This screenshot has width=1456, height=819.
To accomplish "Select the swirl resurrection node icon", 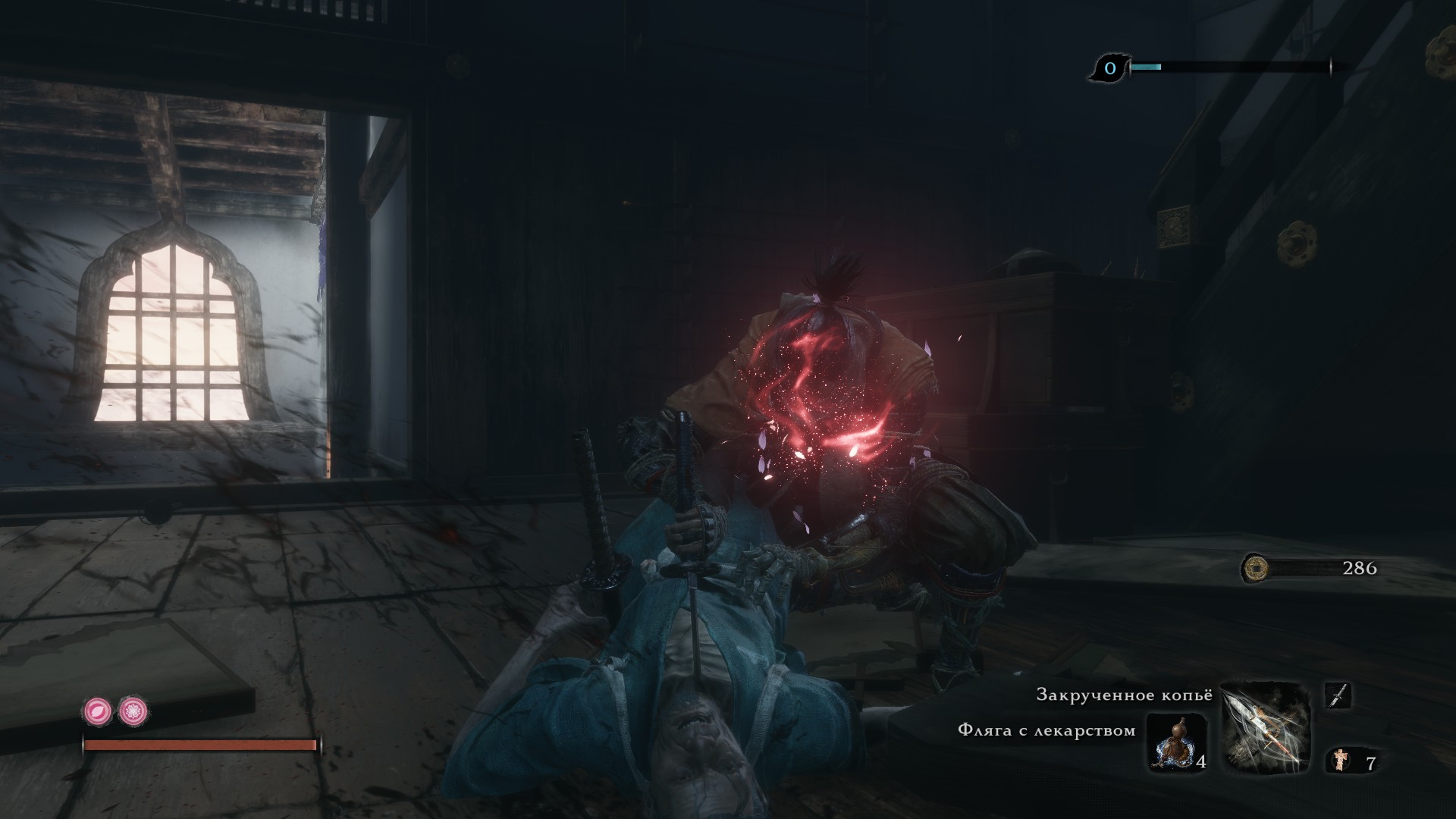I will tap(98, 711).
